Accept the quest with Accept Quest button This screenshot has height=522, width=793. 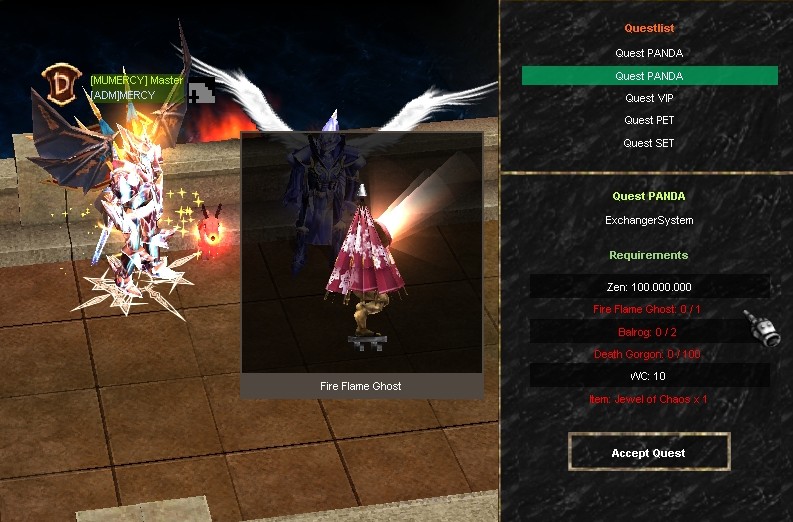pyautogui.click(x=649, y=452)
